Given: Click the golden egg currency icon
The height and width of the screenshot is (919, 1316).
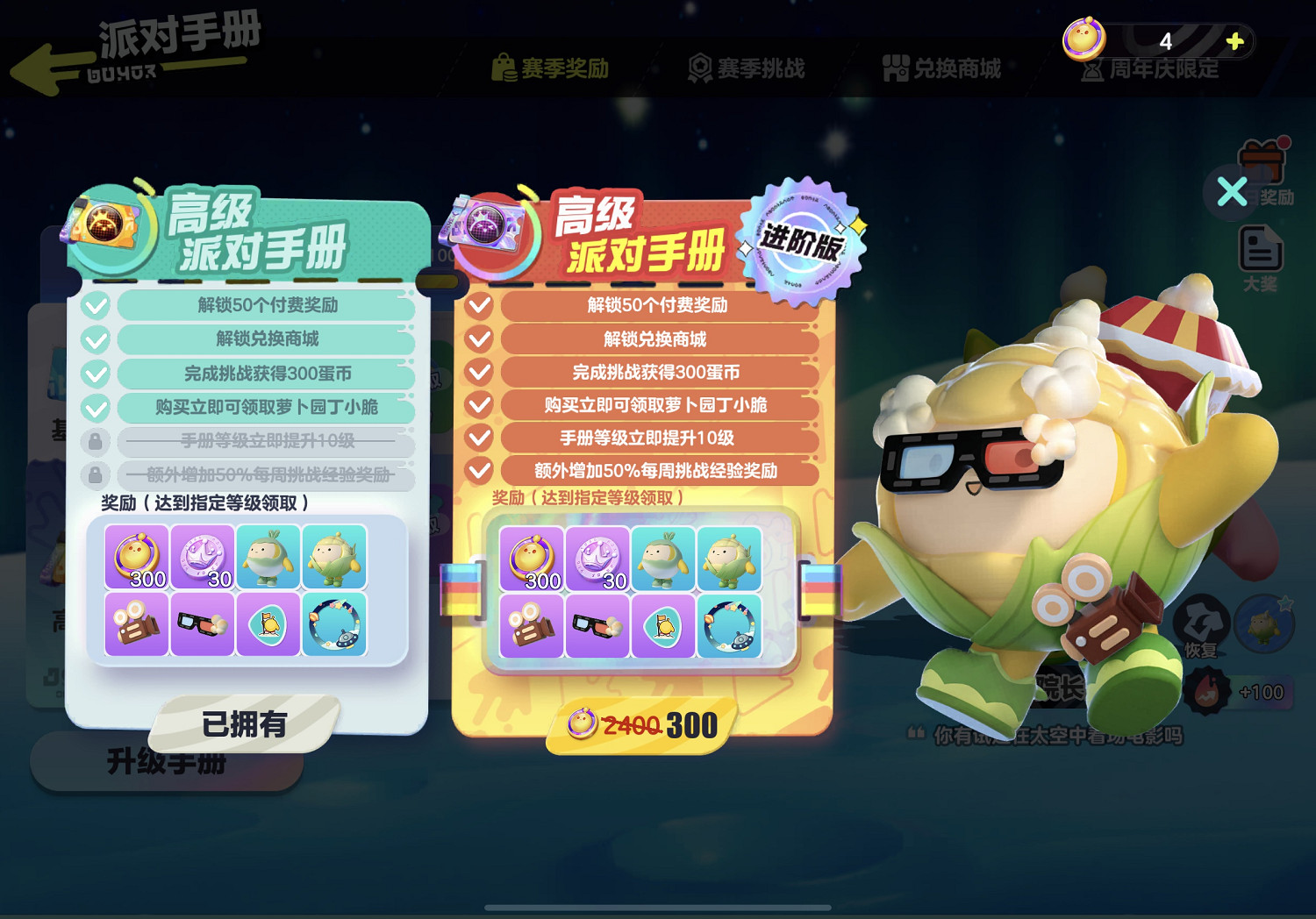Looking at the screenshot, I should [1085, 39].
